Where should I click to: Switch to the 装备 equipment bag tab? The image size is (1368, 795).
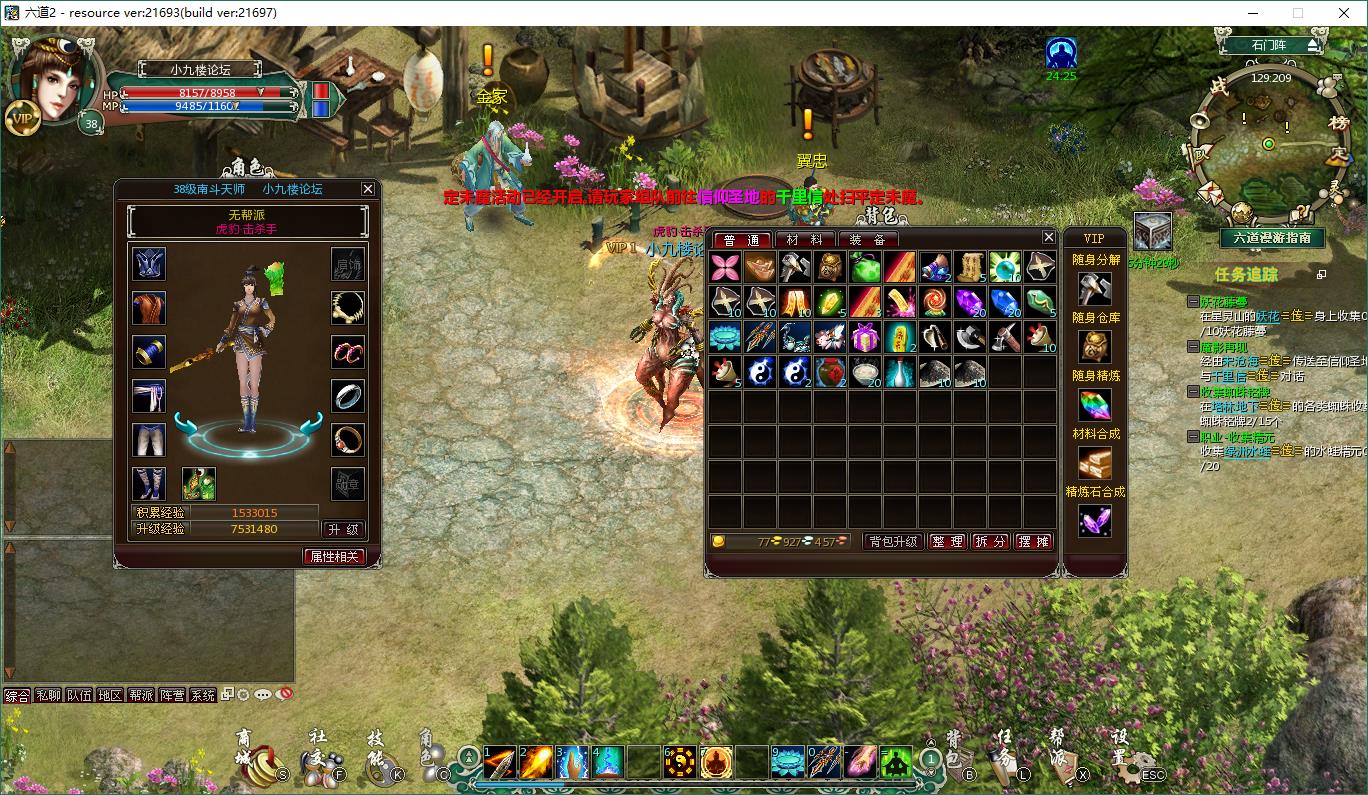(867, 239)
